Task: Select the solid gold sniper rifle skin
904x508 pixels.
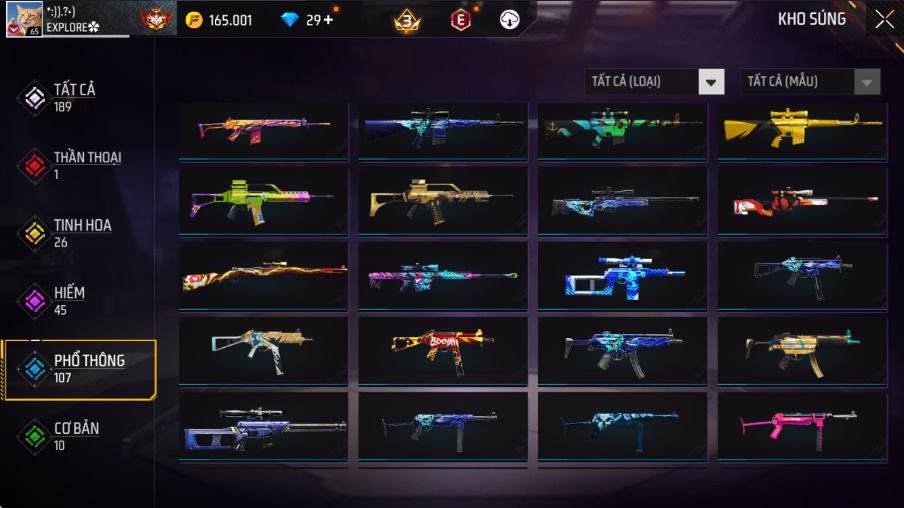Action: 802,129
